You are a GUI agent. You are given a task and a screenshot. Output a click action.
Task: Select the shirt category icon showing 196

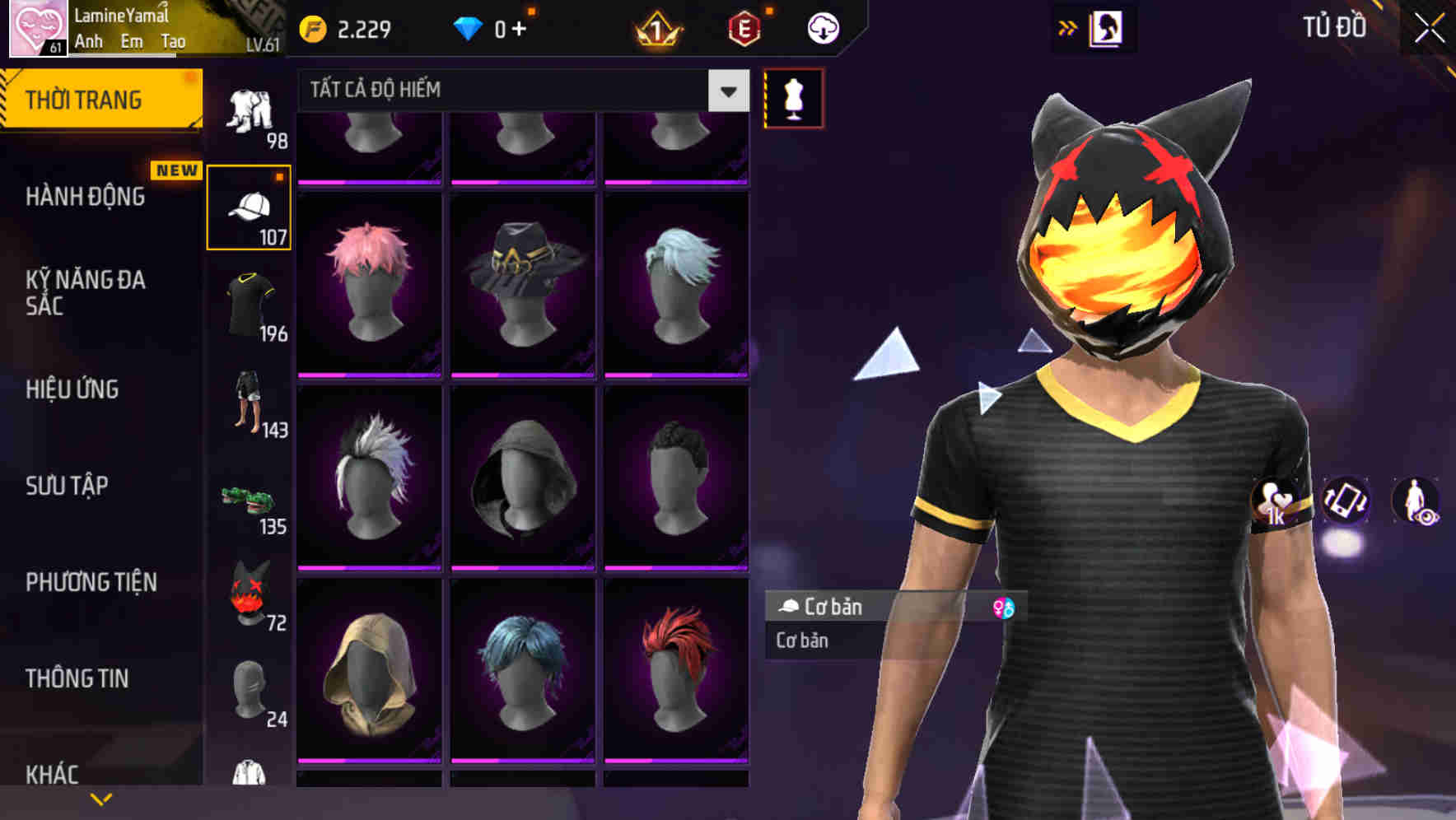point(249,309)
